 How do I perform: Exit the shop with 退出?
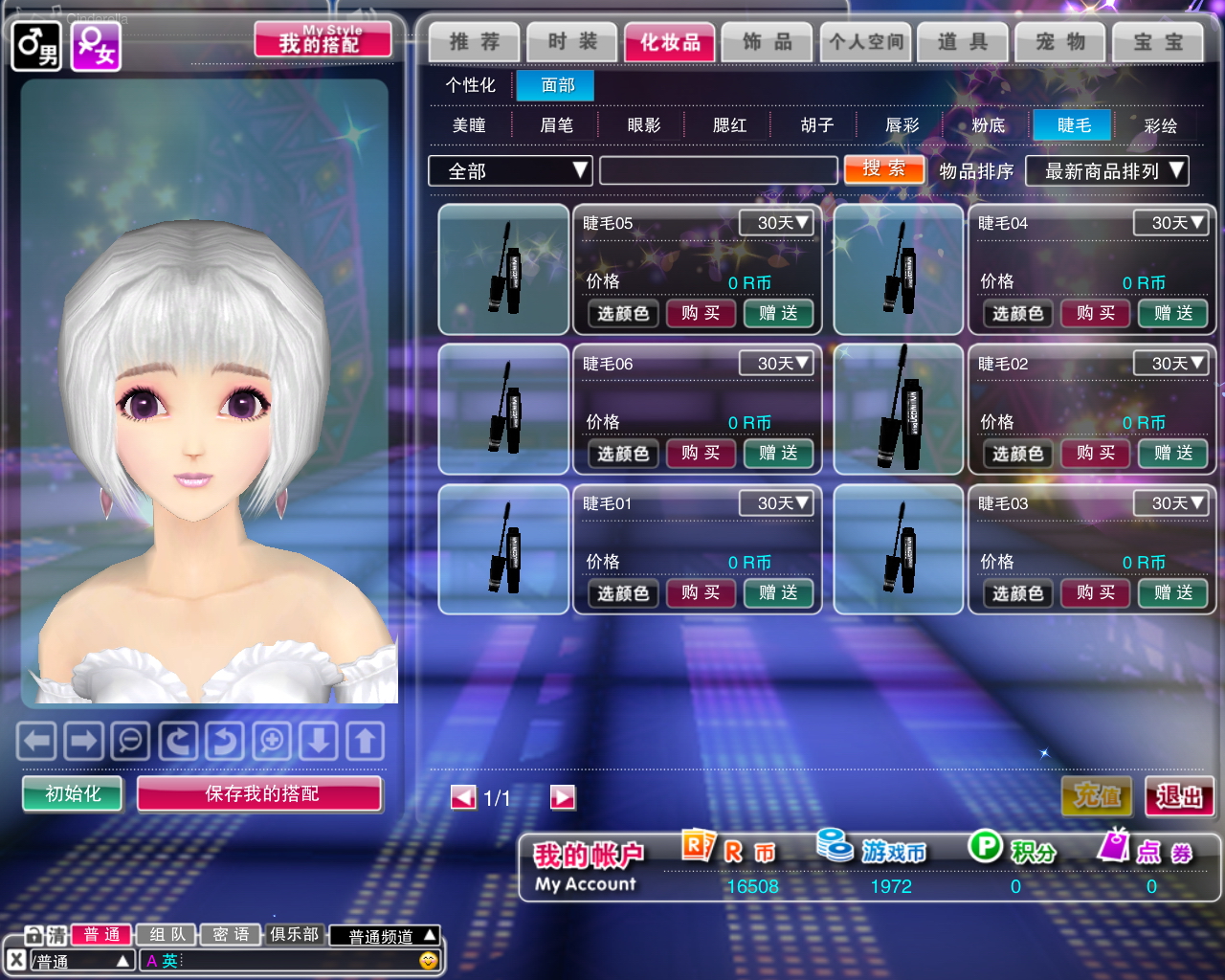pos(1178,796)
